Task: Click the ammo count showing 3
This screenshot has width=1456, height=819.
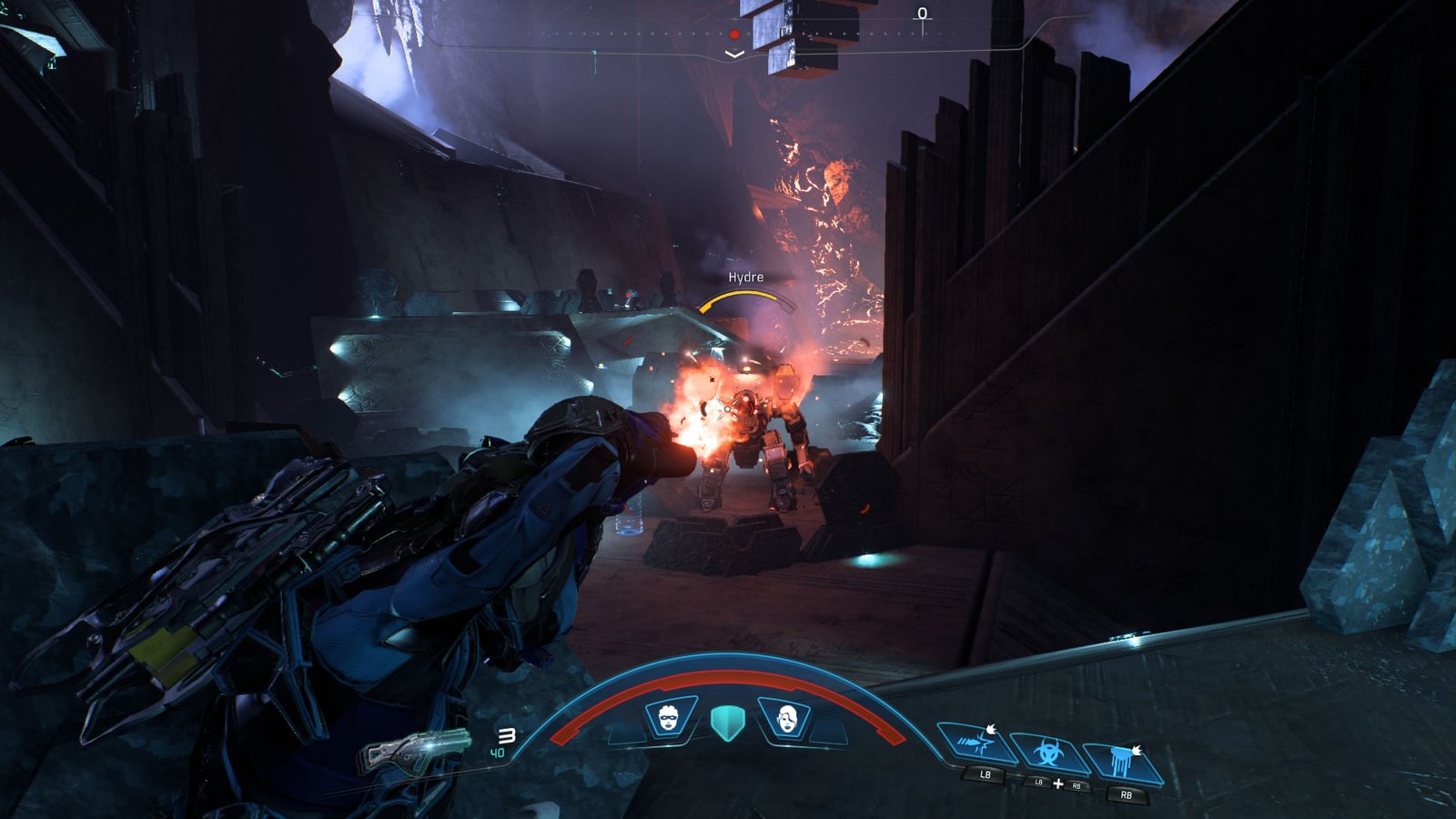Action: (508, 733)
